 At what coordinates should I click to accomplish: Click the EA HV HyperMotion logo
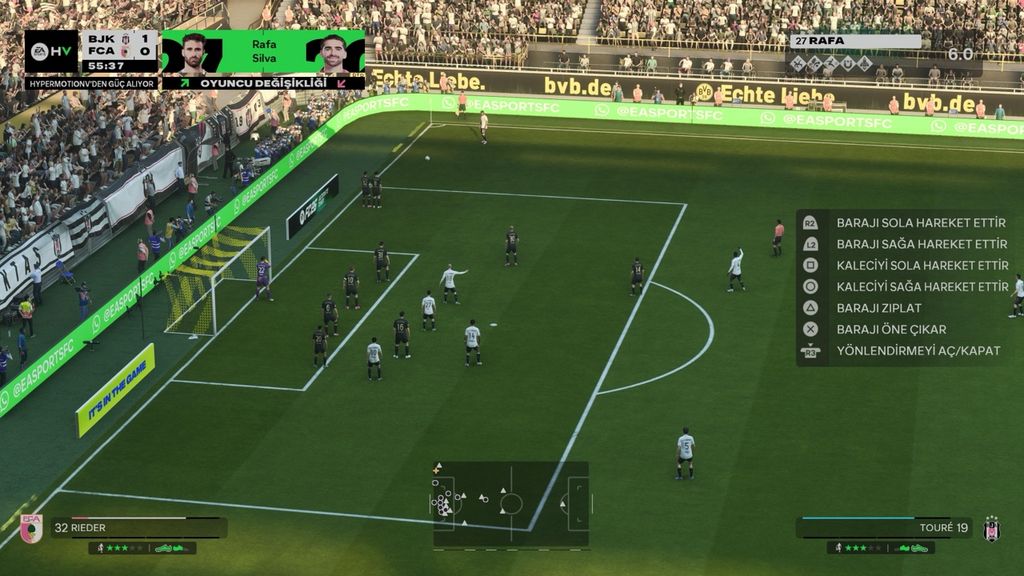point(51,52)
